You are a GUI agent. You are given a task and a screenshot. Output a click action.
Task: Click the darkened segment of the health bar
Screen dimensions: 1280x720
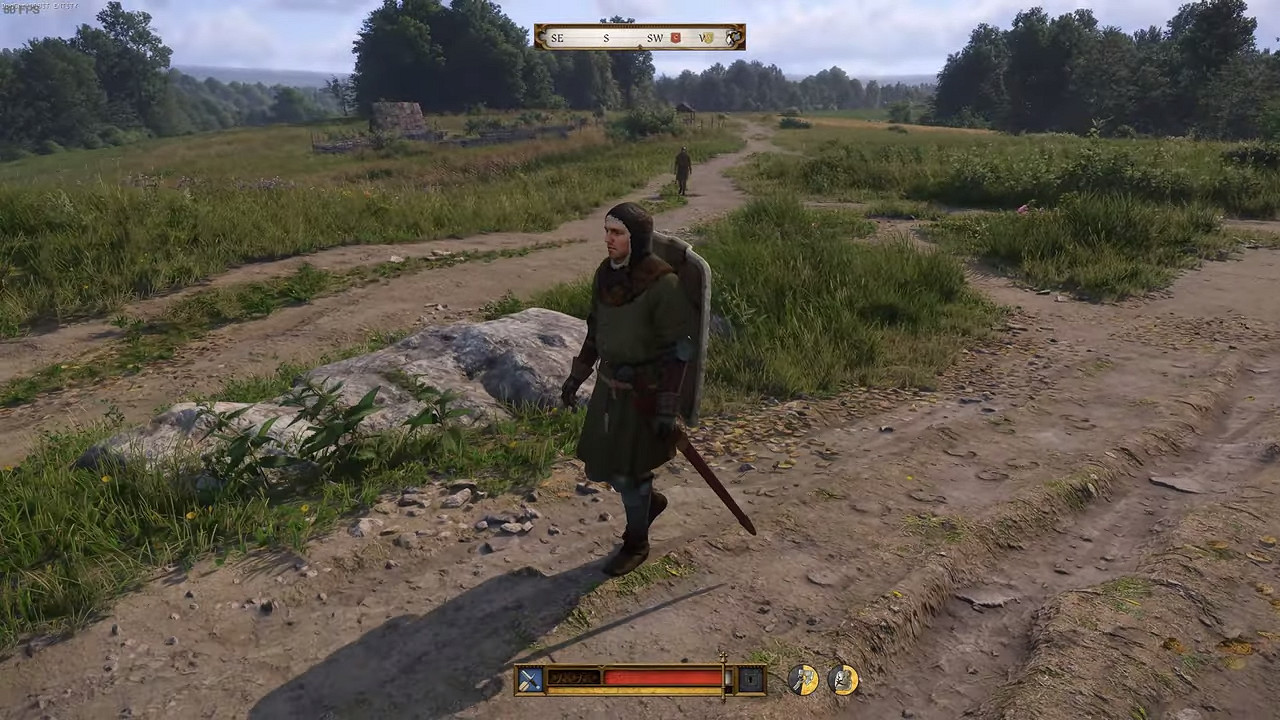[574, 677]
